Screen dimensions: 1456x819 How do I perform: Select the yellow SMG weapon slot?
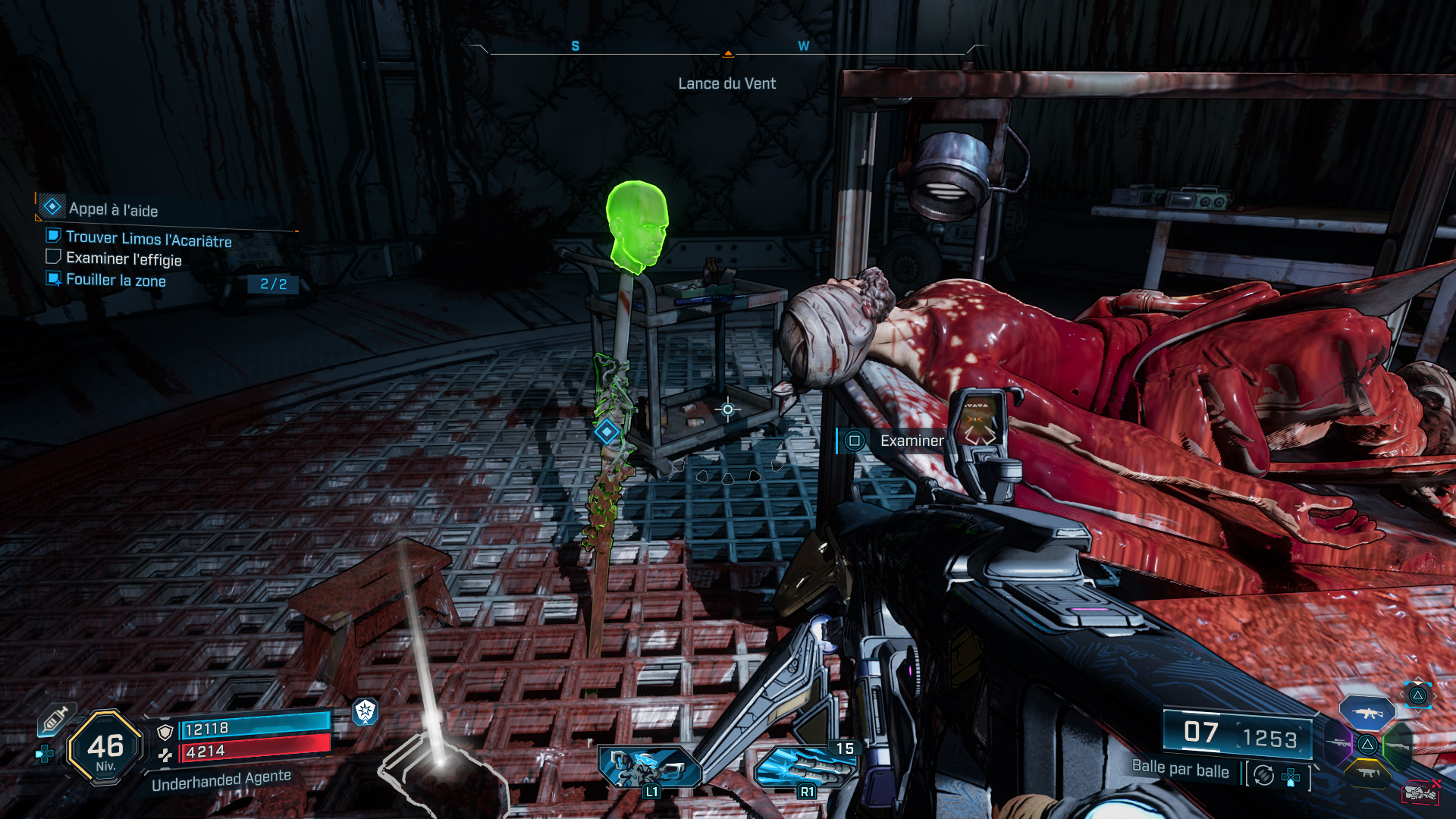pos(1367,773)
